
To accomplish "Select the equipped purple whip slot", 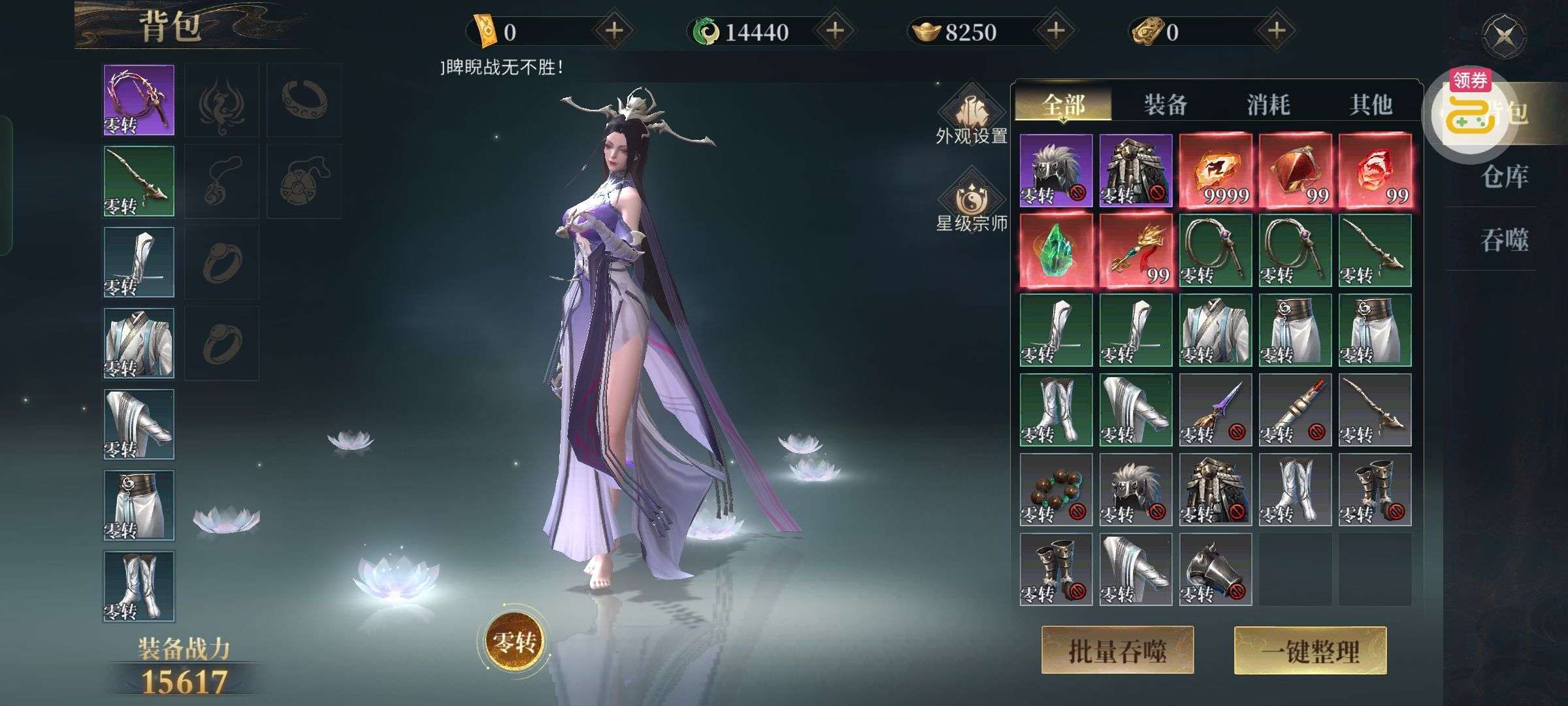I will (139, 100).
